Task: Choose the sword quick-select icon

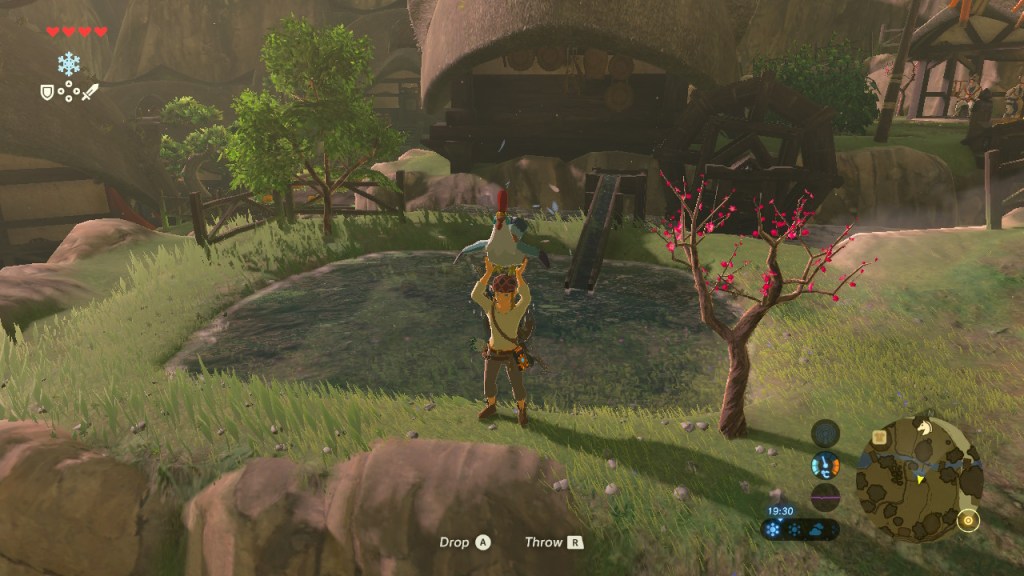Action: (x=90, y=92)
